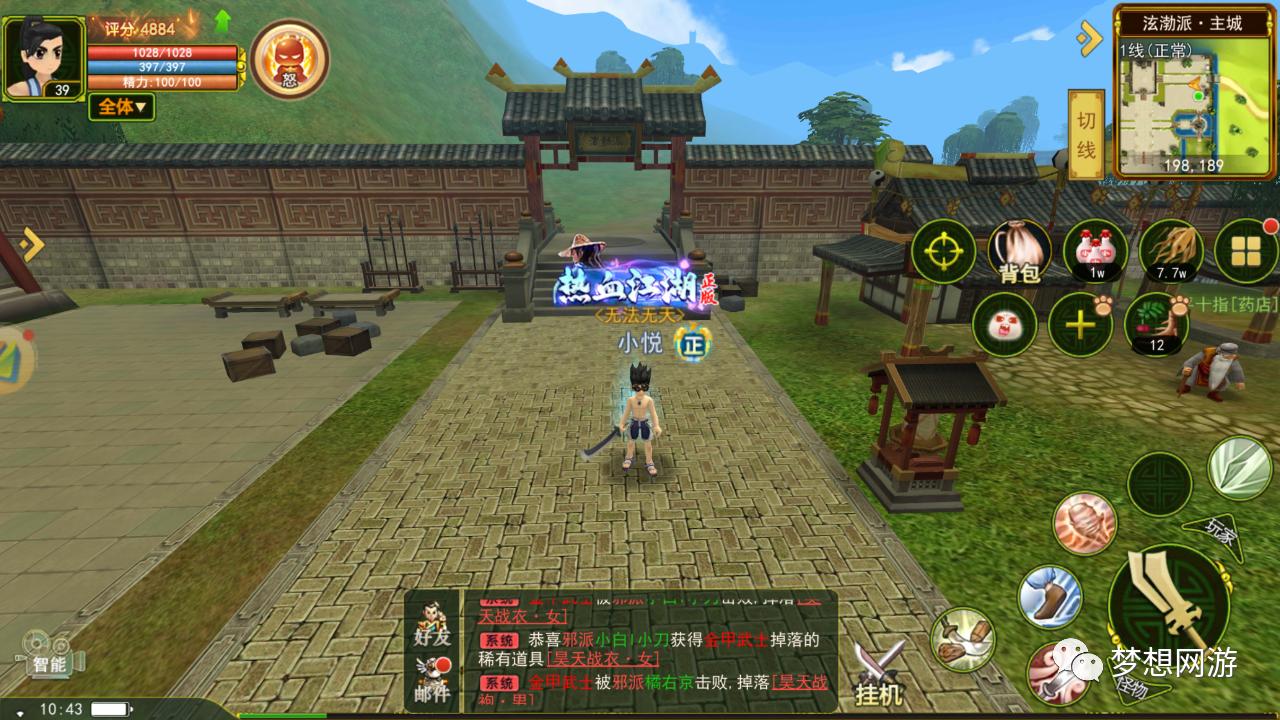Open the four-square grid menu icon
1280x720 pixels.
pyautogui.click(x=1245, y=251)
